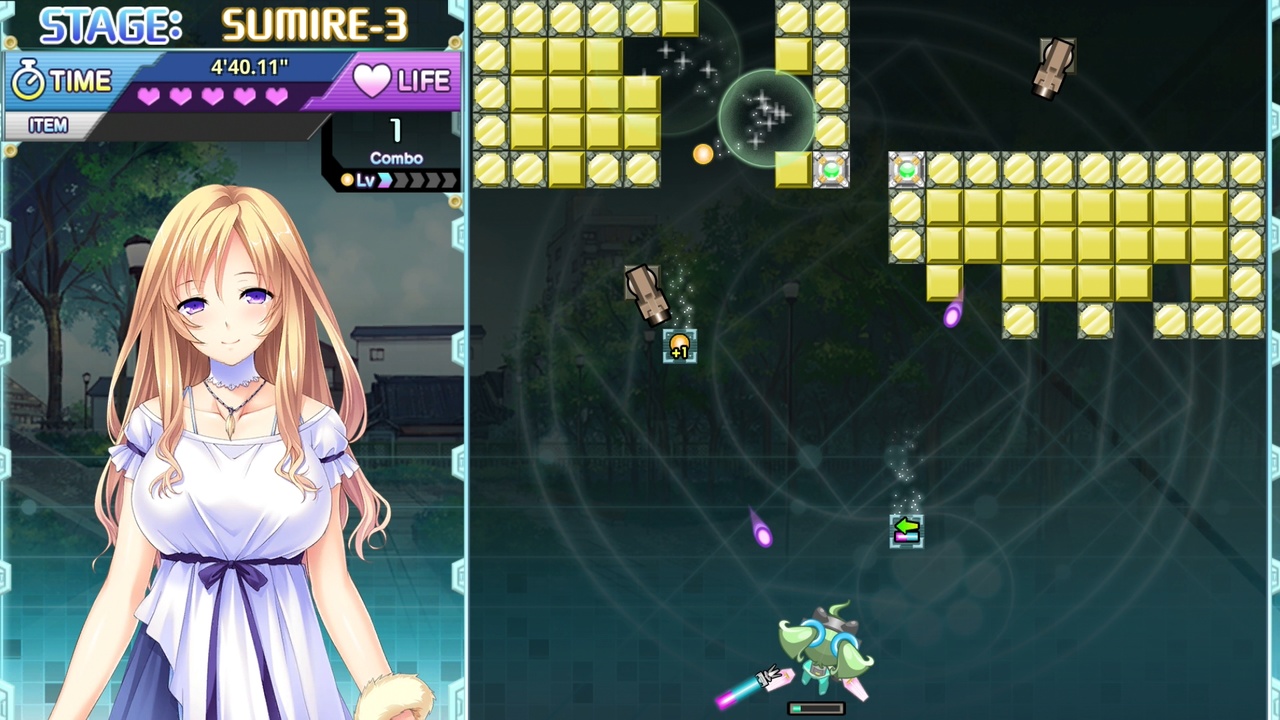Click the missile falling above the +1 power-up
The width and height of the screenshot is (1280, 720).
[645, 293]
